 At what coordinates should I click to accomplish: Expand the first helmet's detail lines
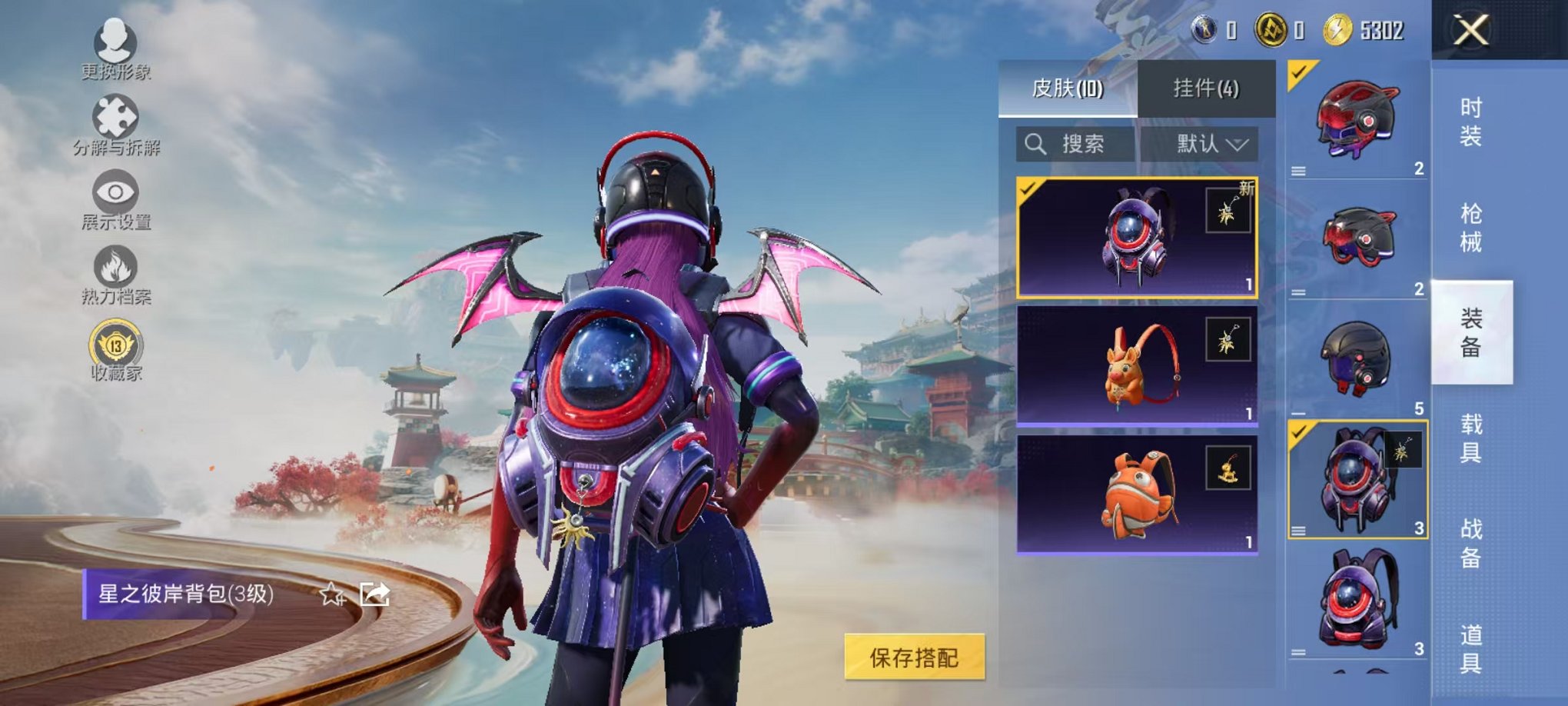click(1300, 170)
